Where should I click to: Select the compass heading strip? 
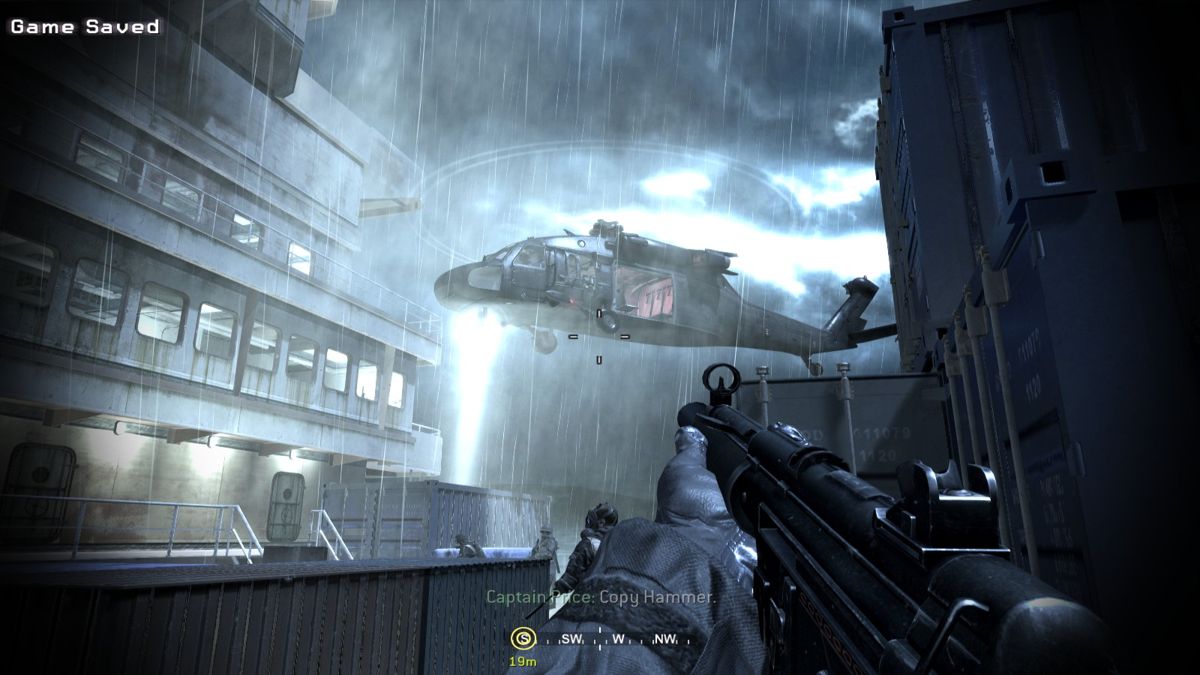[605, 639]
